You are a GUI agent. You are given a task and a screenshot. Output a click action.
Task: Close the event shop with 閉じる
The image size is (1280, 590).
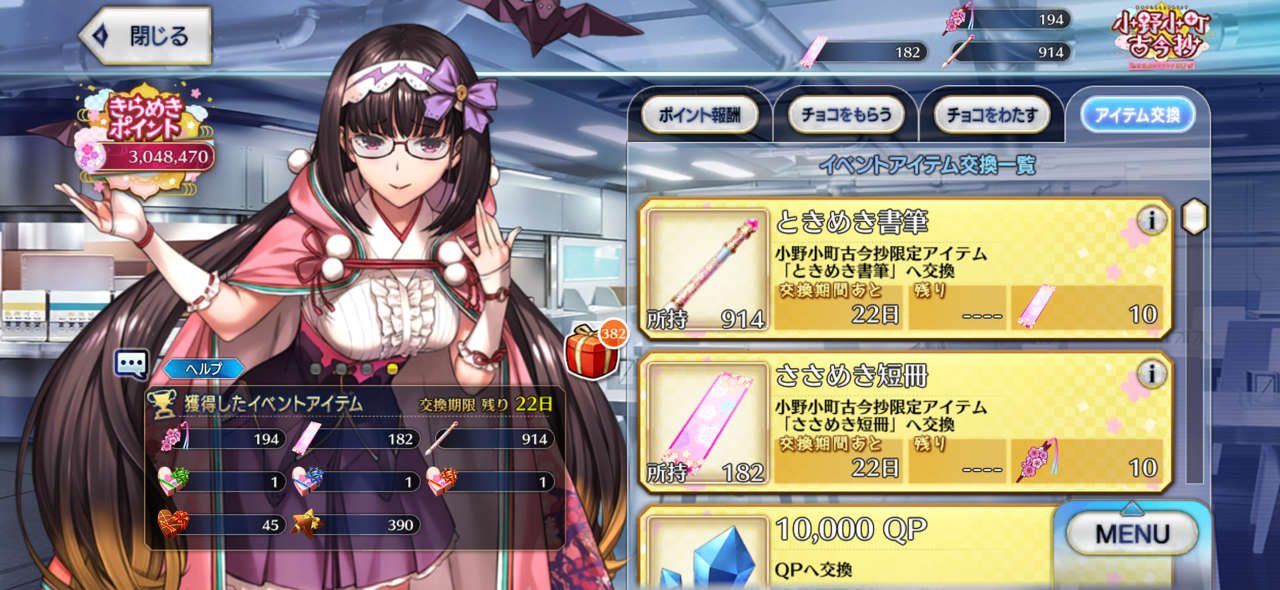click(x=146, y=36)
